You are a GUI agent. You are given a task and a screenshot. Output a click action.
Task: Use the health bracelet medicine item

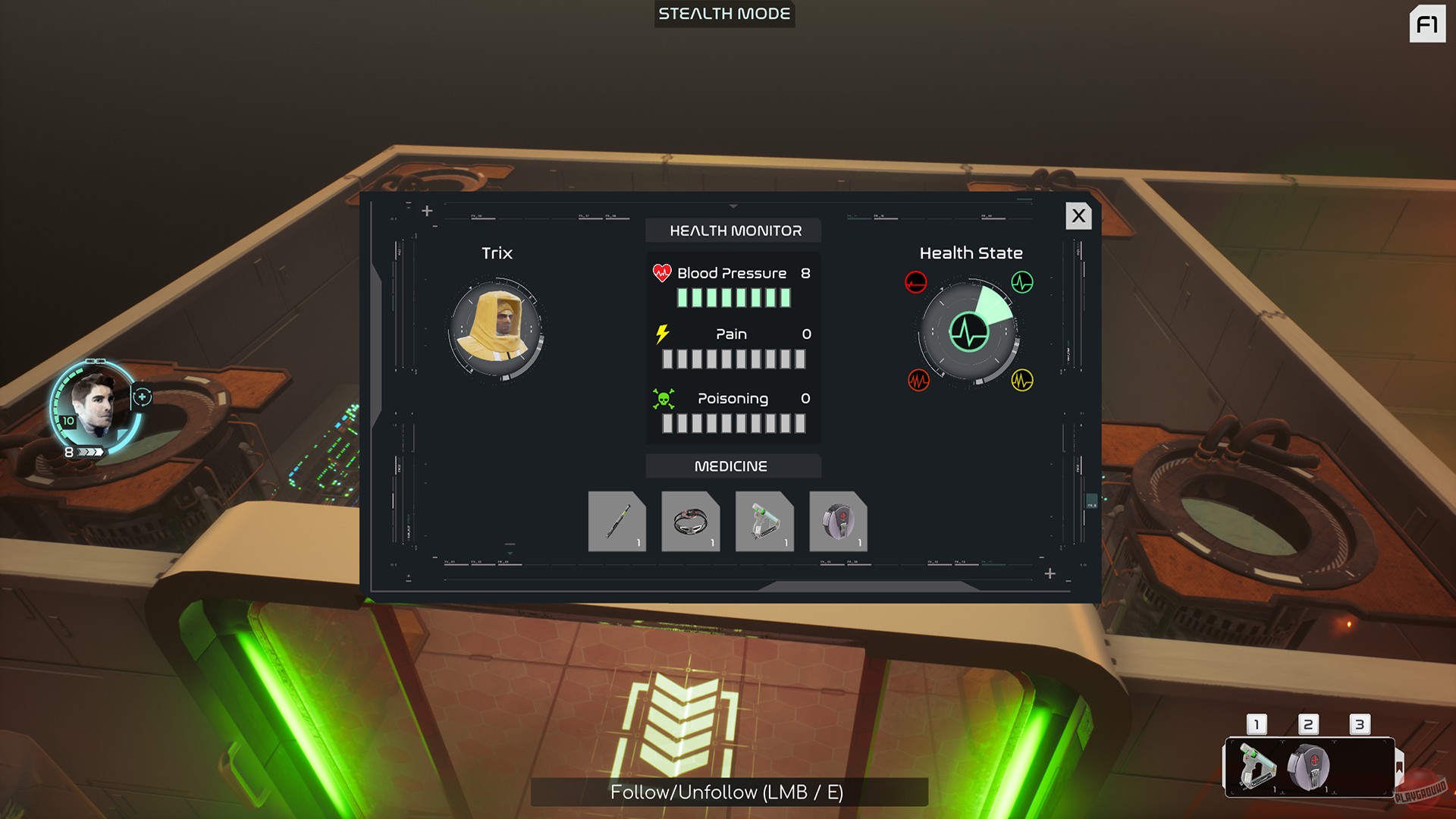(x=691, y=521)
